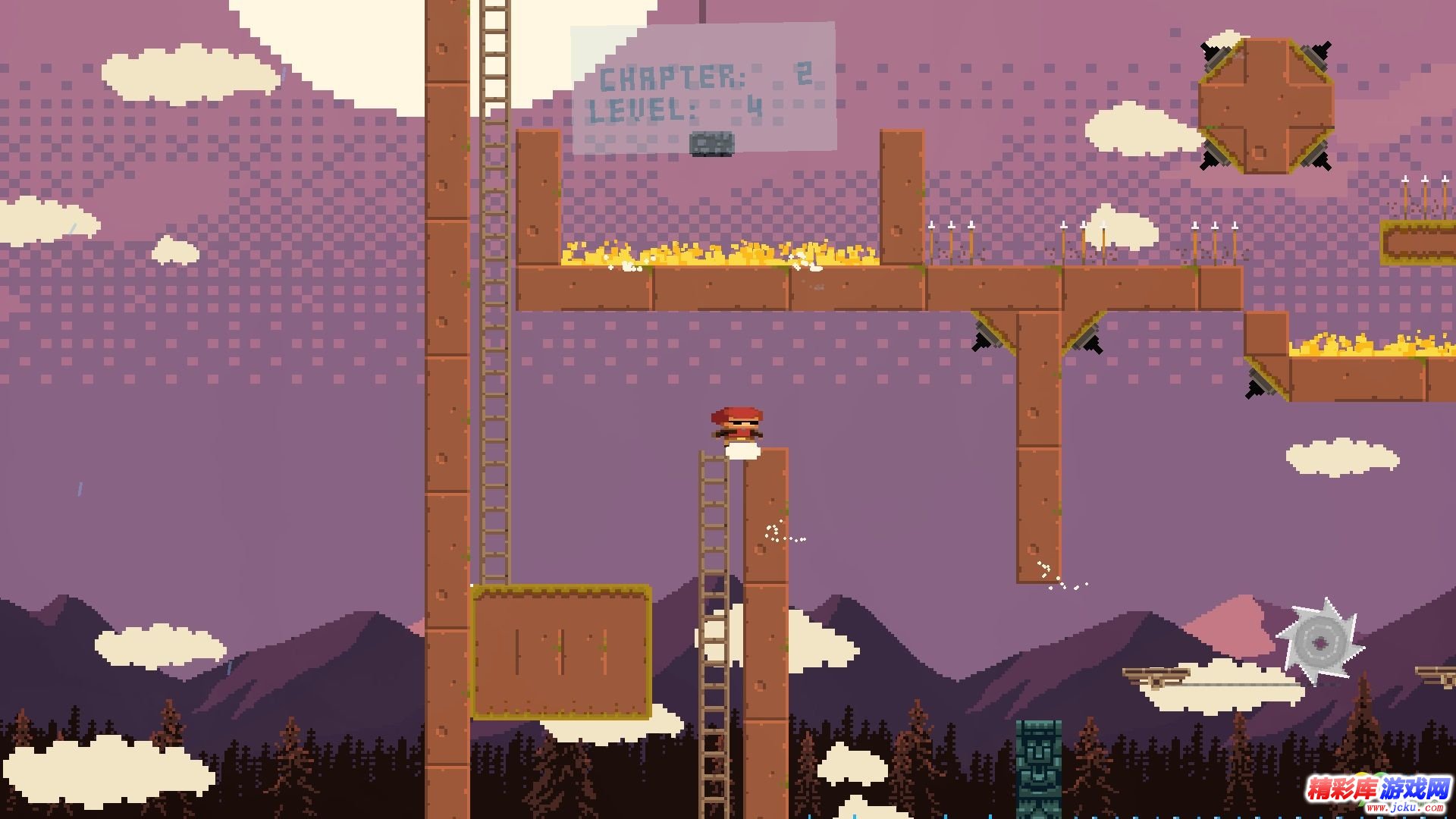Confirm the chapter and level sign with OK
This screenshot has height=819, width=1456.
(711, 143)
